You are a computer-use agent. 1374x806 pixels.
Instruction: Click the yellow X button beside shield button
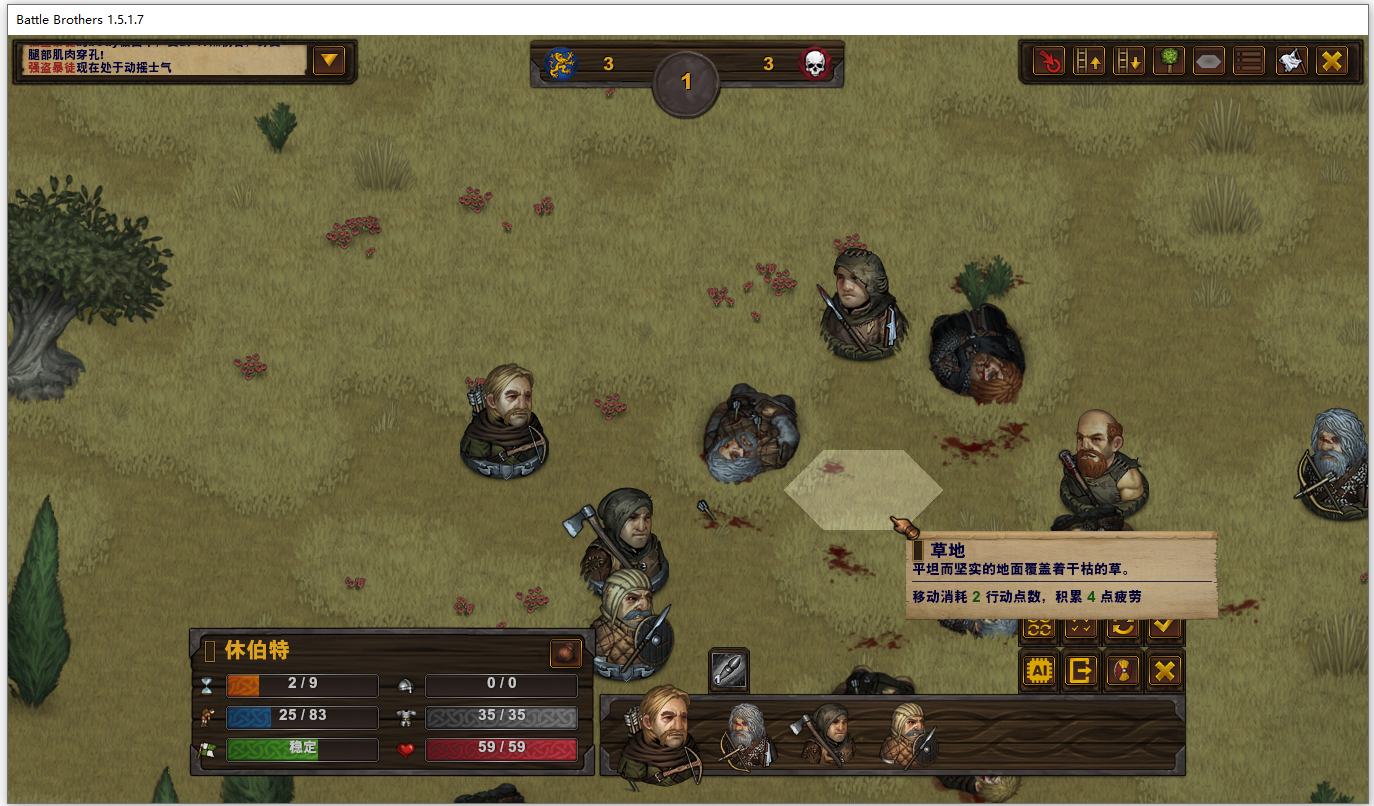[x=1165, y=670]
